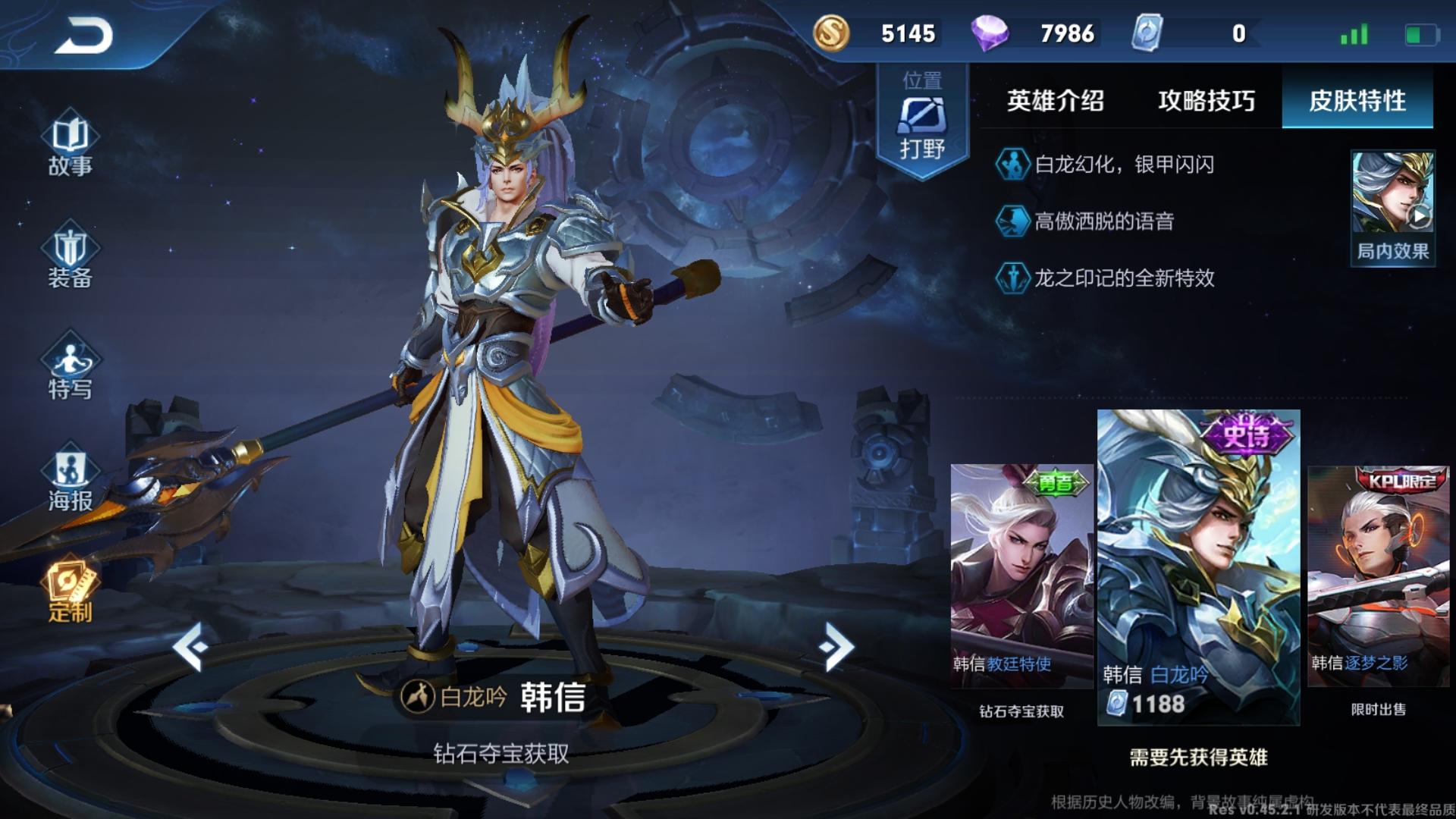Select the 皮肤特性 tab
Image resolution: width=1456 pixels, height=819 pixels.
coord(1357,101)
